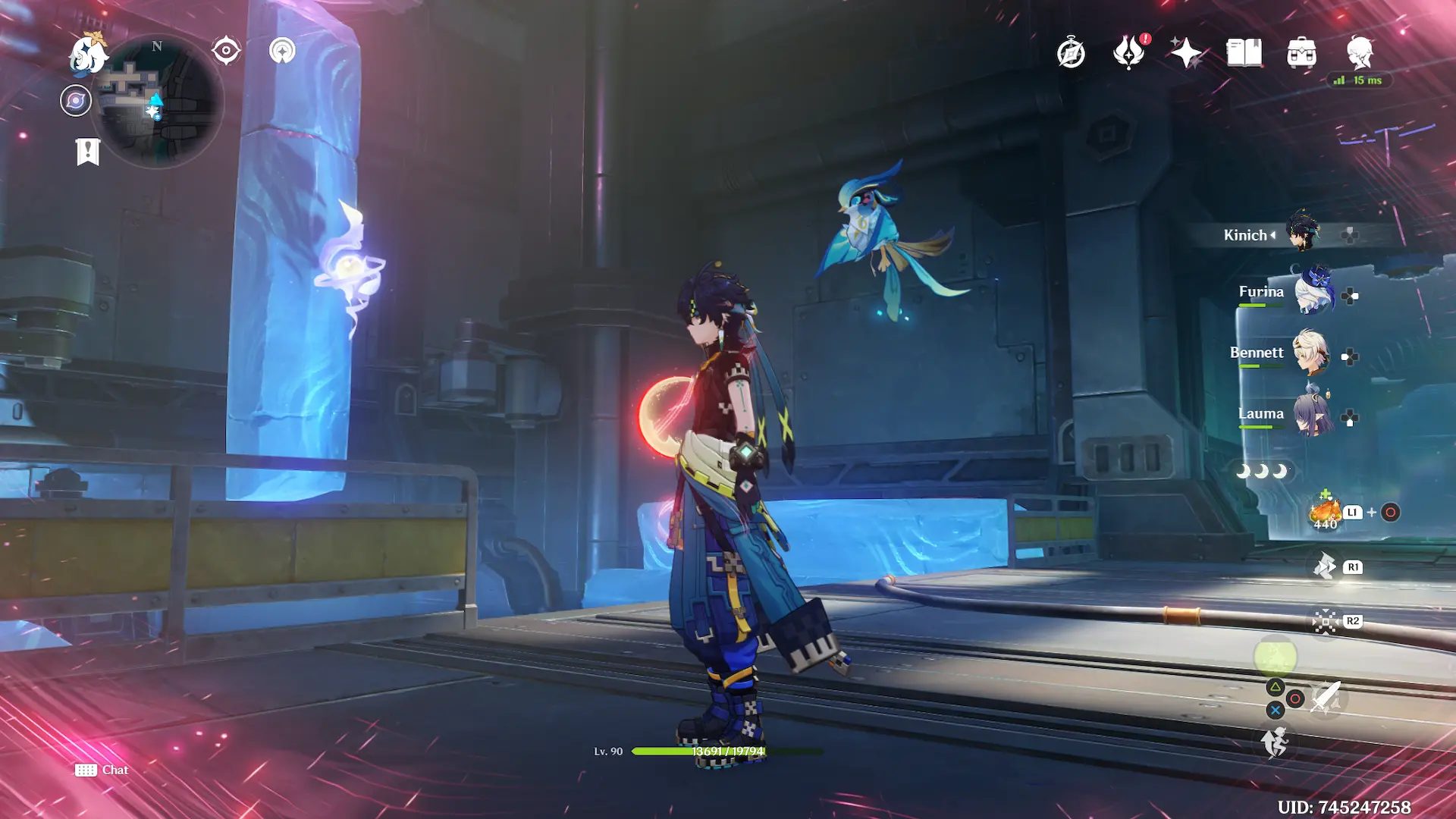Expand the circular minimap

point(159,102)
